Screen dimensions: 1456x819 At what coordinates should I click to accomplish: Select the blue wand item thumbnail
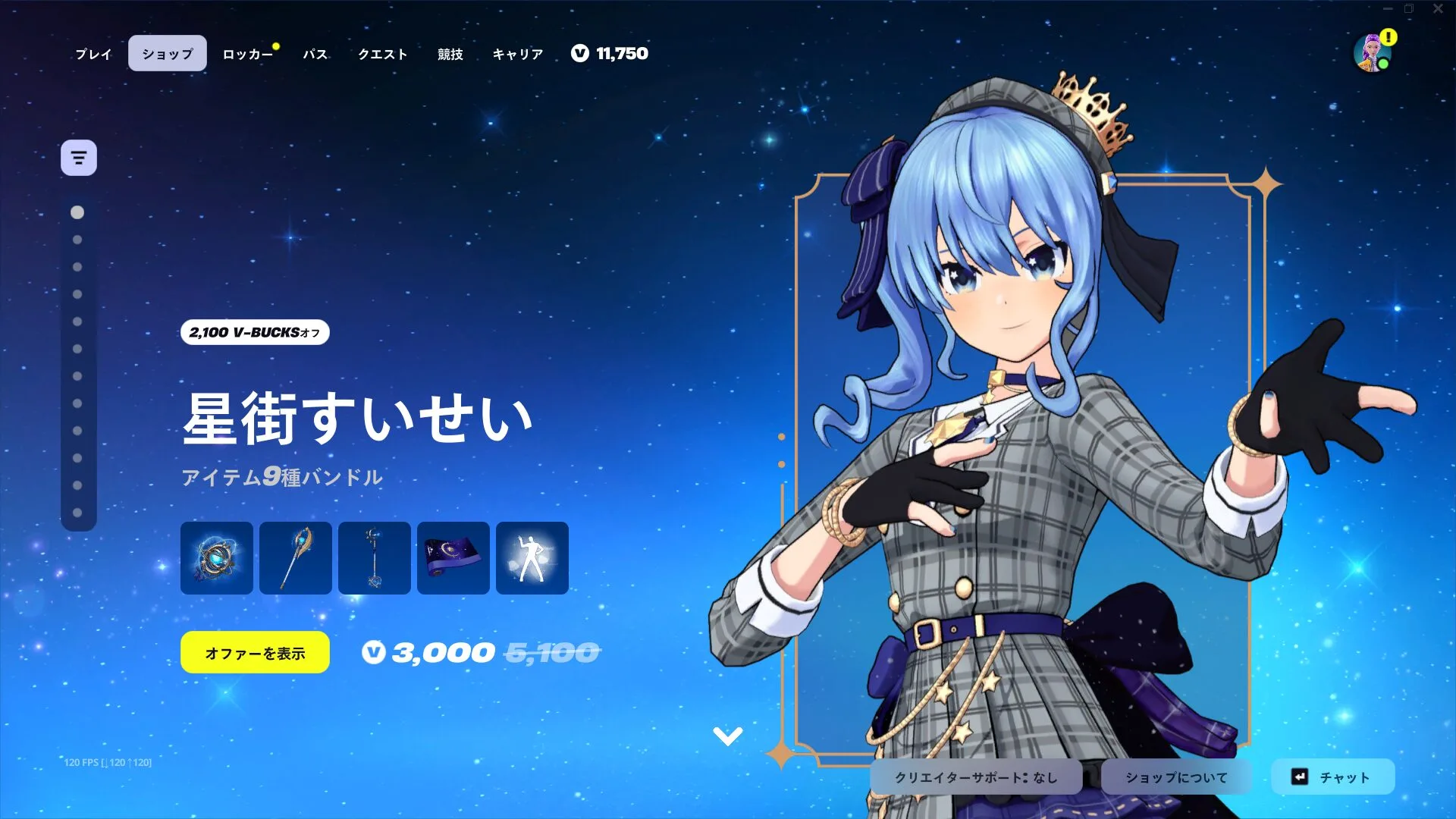point(374,558)
